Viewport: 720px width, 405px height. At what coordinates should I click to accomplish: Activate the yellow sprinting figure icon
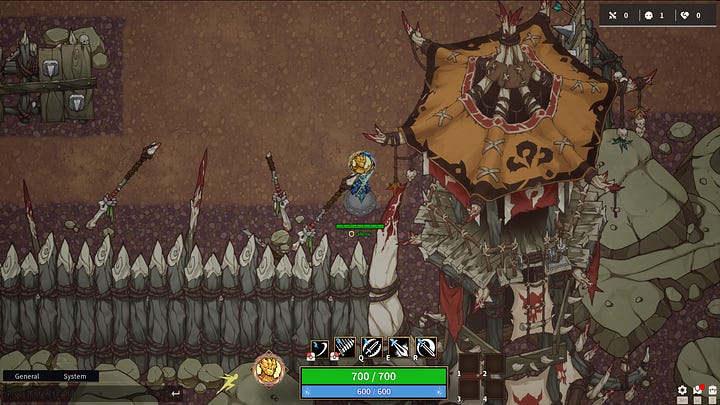pos(228,380)
